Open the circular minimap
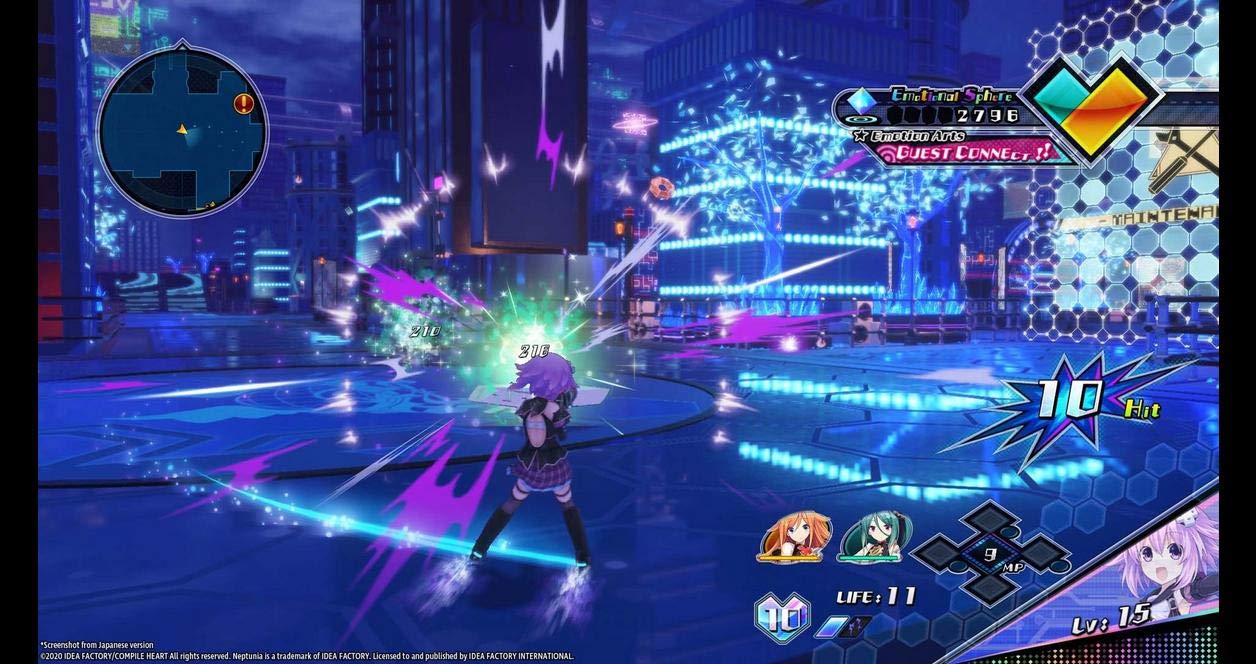 tap(182, 130)
